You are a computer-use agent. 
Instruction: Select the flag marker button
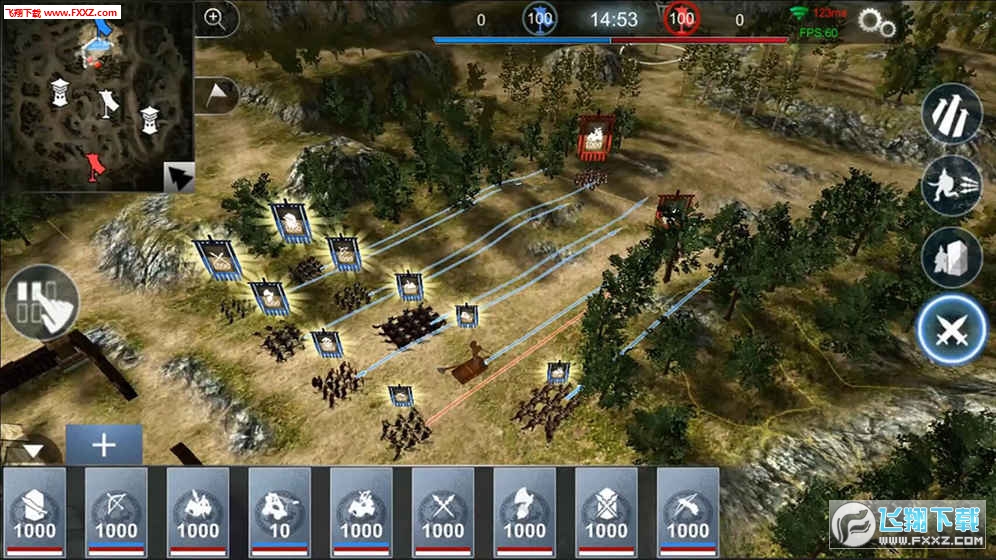(219, 94)
